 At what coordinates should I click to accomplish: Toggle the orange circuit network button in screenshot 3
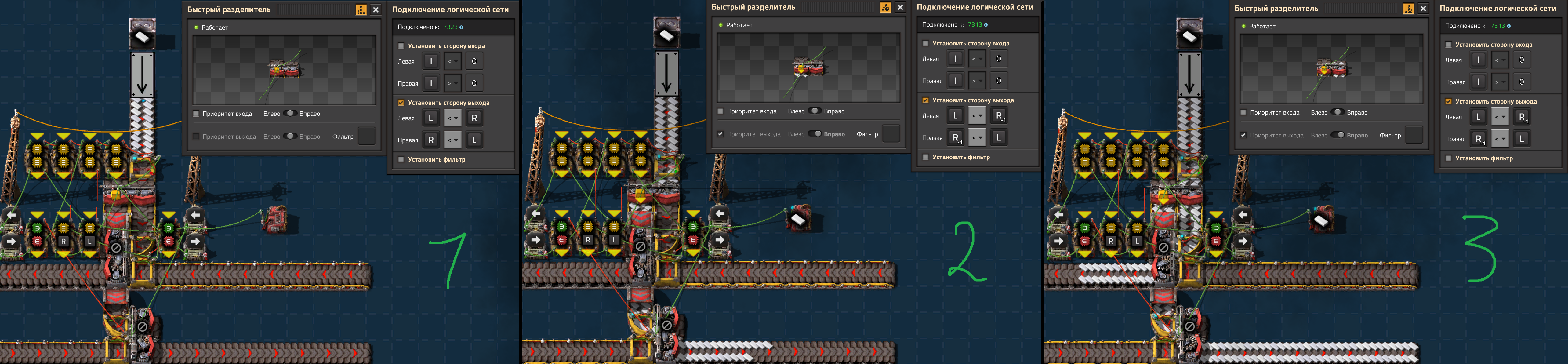(x=1409, y=9)
